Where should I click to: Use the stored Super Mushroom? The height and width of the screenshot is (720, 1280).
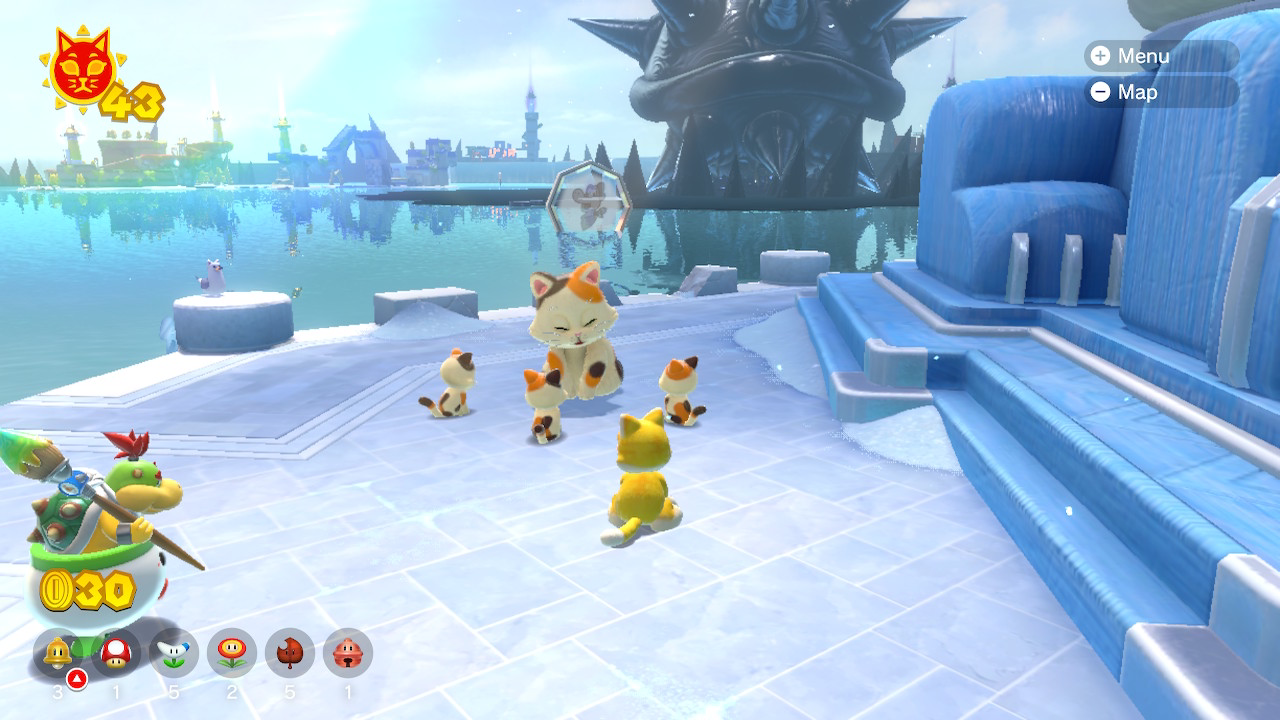tap(116, 654)
